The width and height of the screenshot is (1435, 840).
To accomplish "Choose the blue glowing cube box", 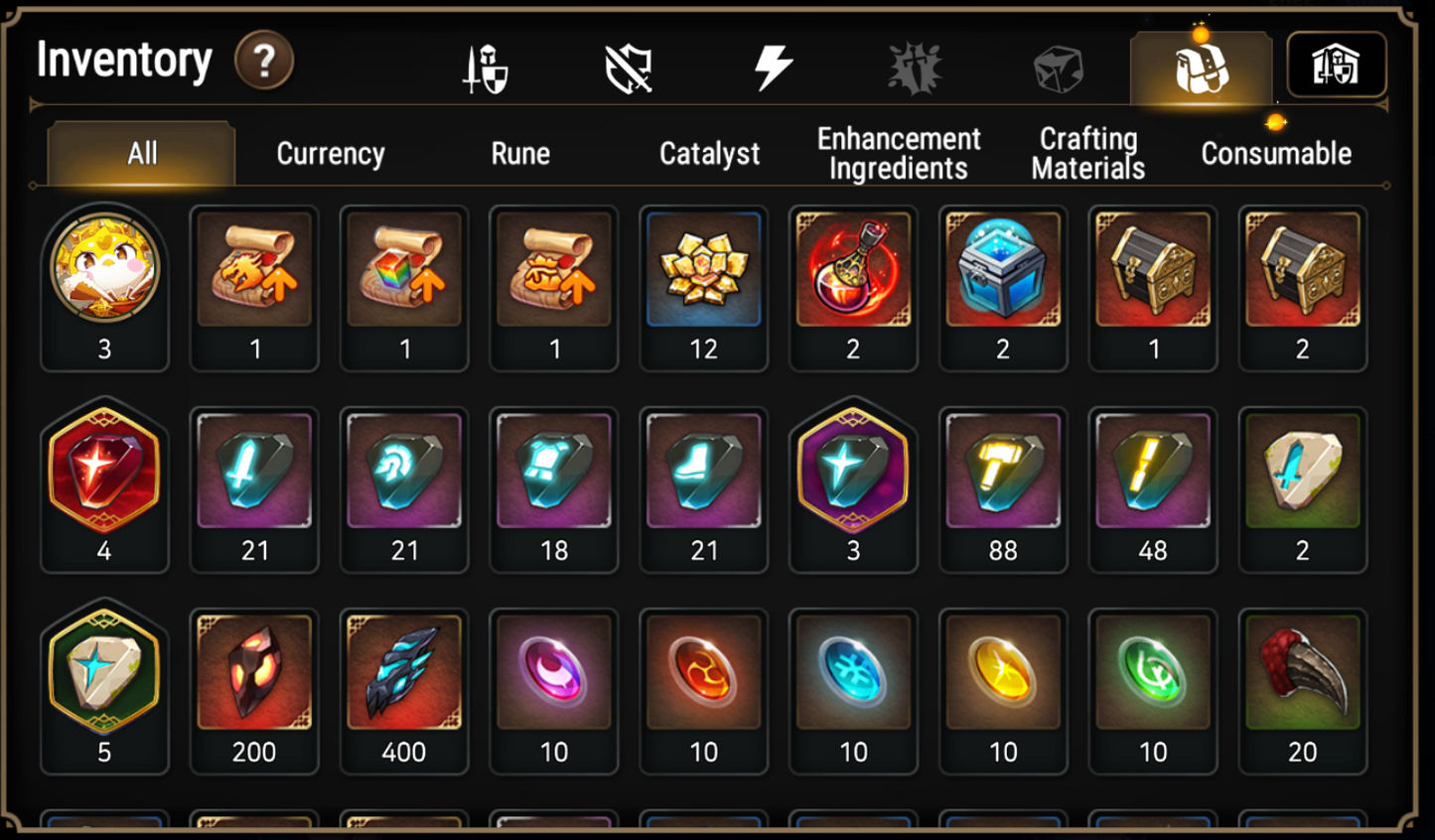I will click(x=1003, y=270).
